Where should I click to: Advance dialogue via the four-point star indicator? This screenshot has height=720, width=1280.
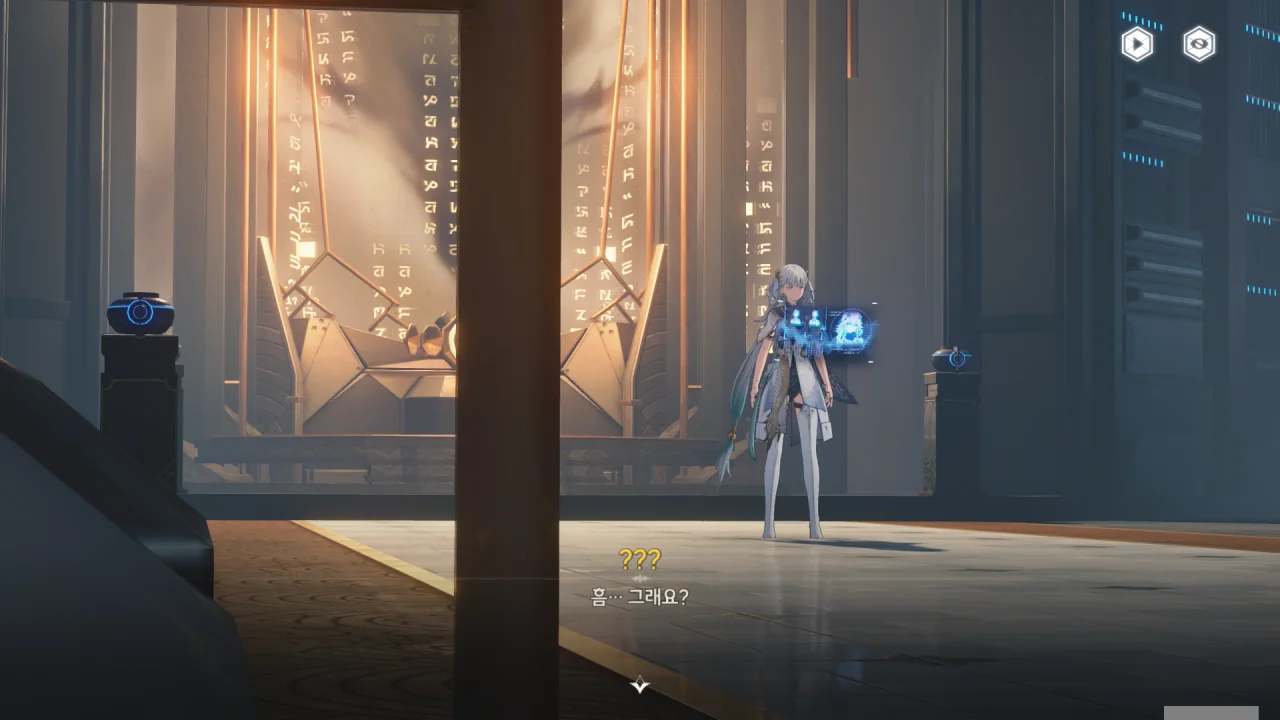[x=640, y=685]
